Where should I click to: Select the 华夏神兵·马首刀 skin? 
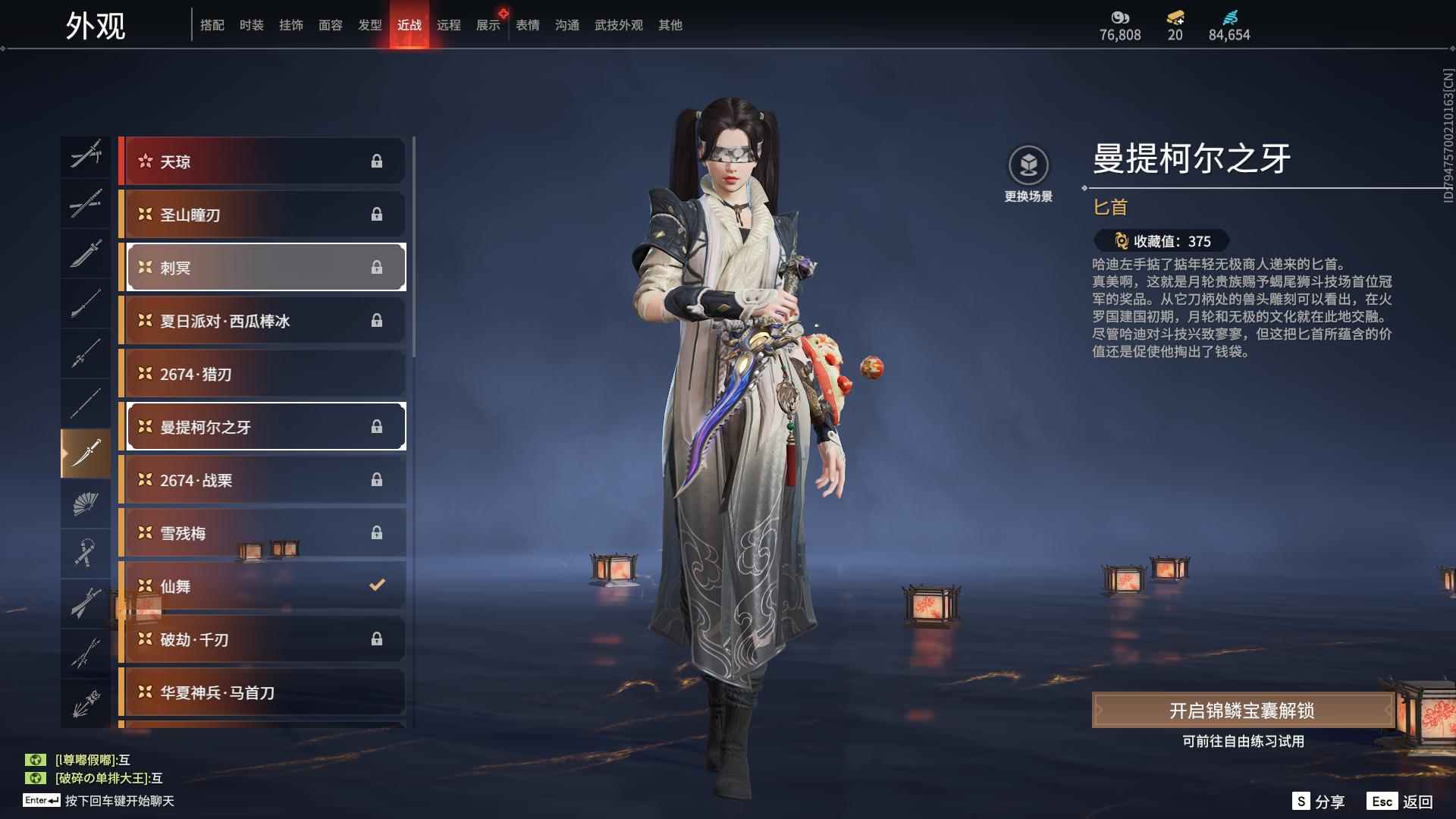click(262, 692)
